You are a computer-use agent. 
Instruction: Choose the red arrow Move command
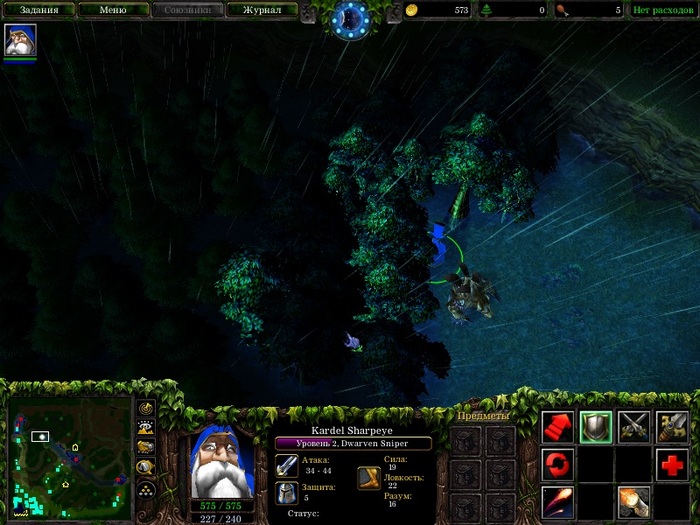click(x=558, y=427)
